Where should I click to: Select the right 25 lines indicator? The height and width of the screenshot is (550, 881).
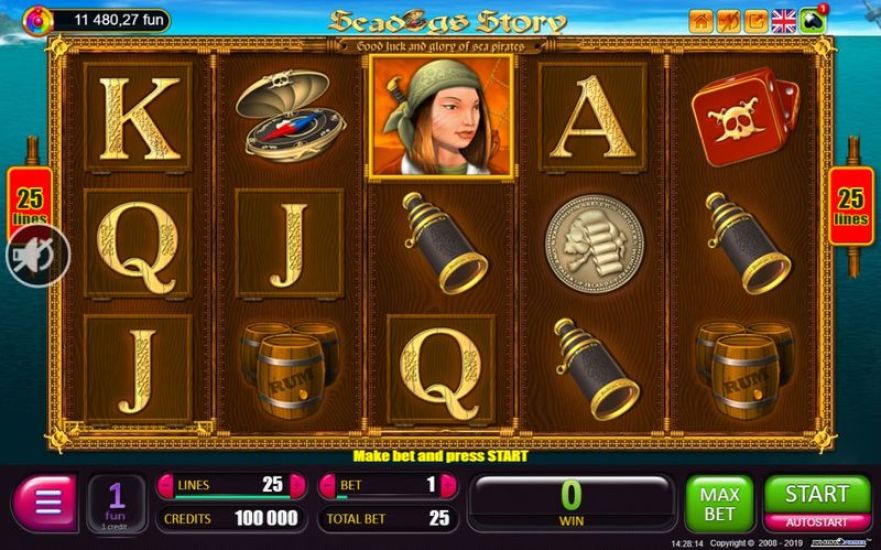coord(851,205)
